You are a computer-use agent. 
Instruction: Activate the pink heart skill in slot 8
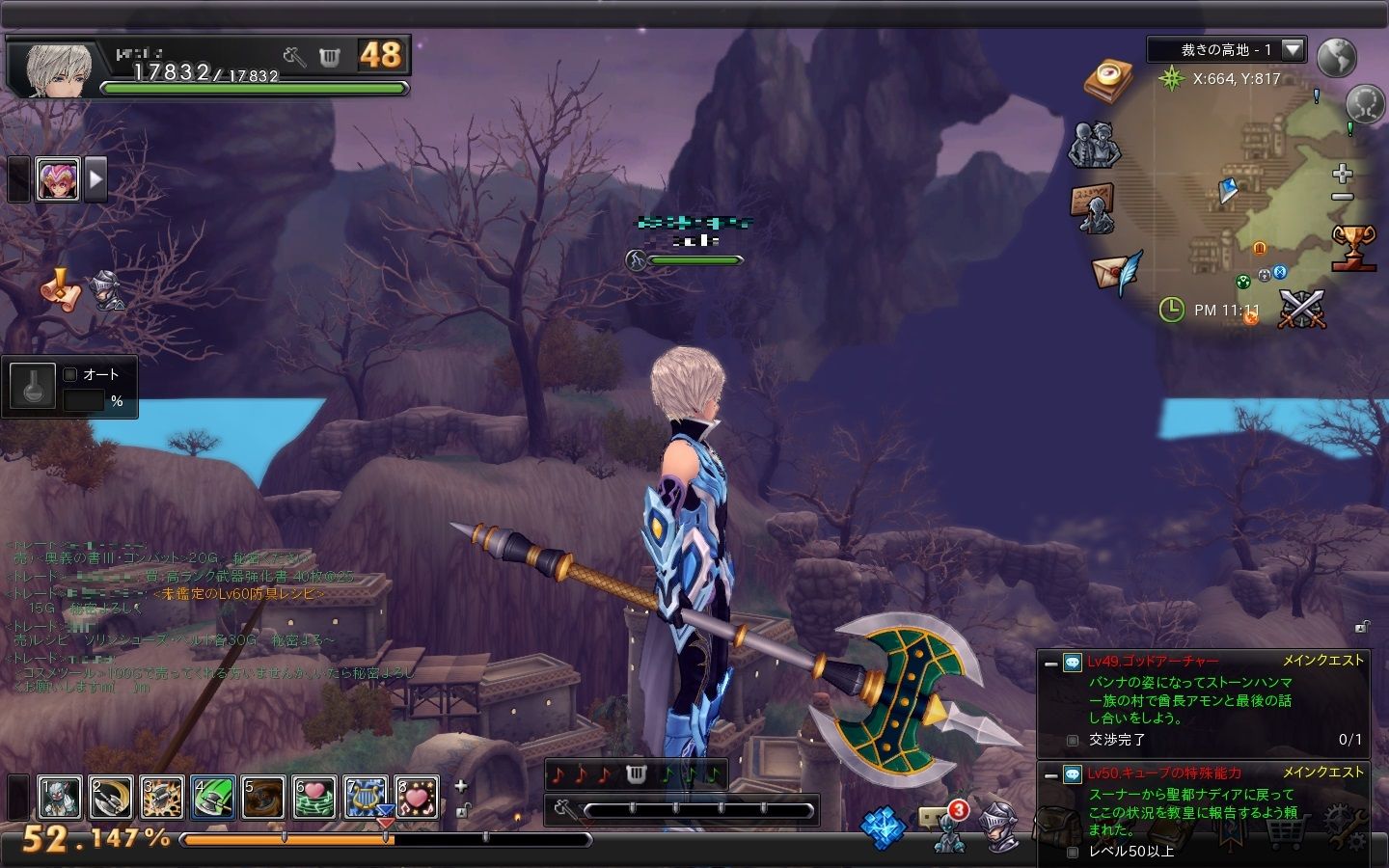pos(417,798)
